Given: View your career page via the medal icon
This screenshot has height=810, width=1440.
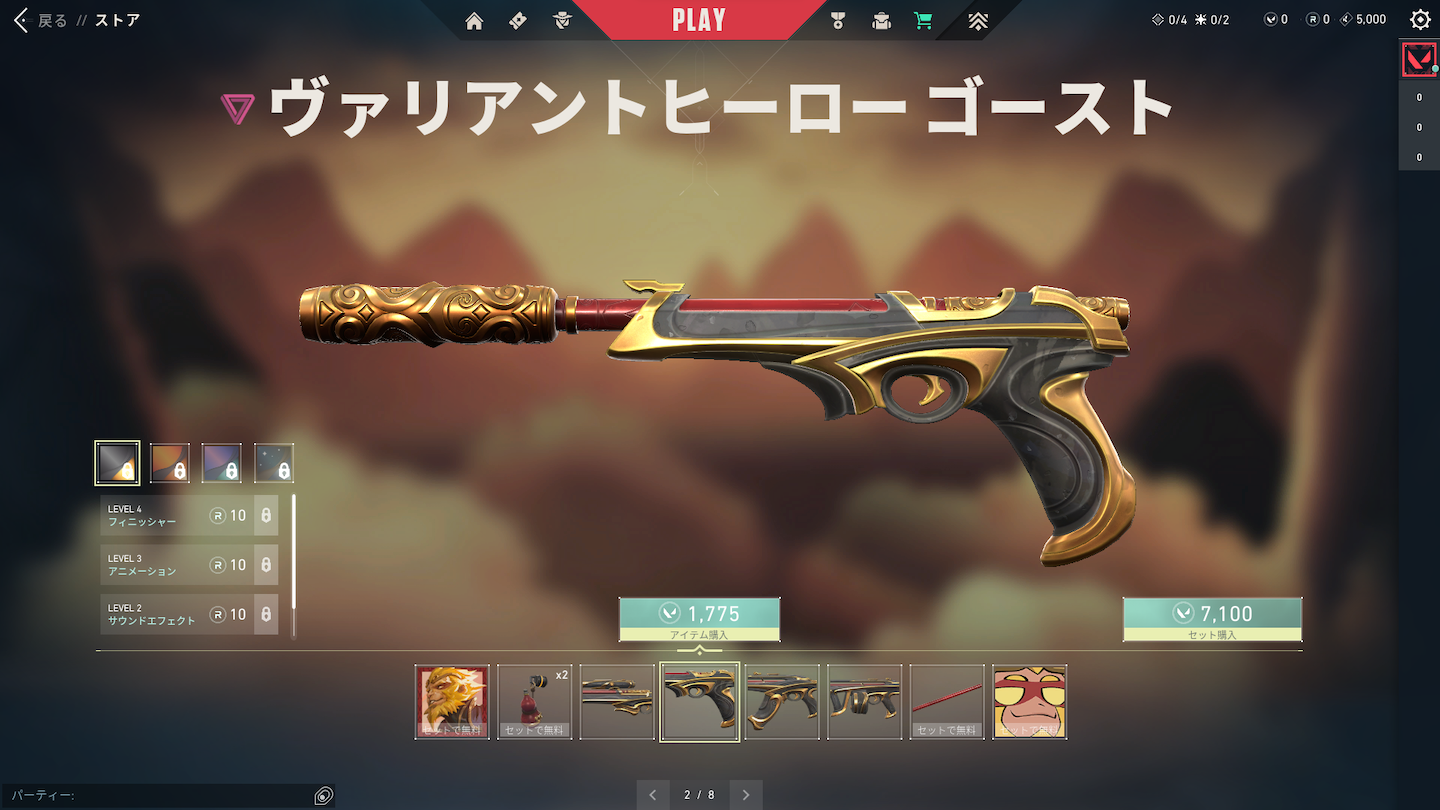Looking at the screenshot, I should (839, 19).
